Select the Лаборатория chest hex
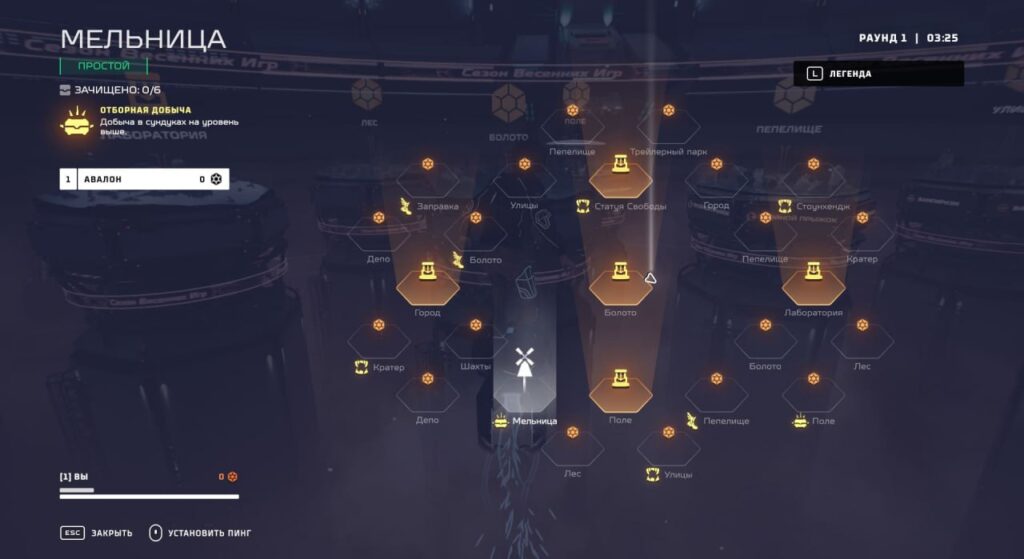 point(813,282)
